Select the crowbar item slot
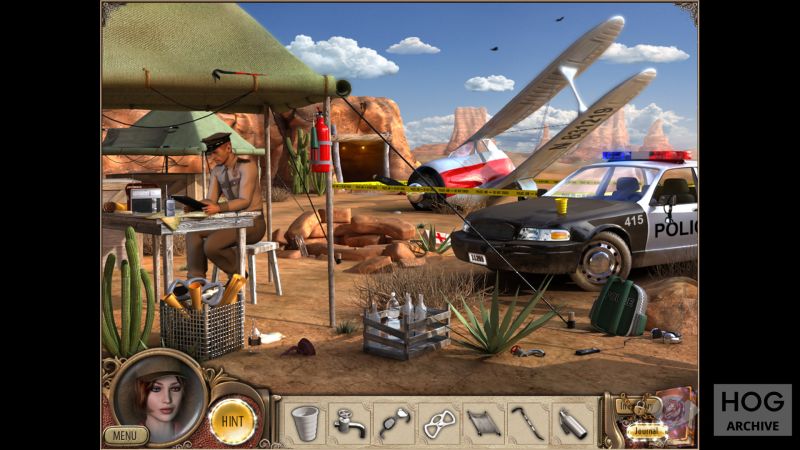Image resolution: width=800 pixels, height=450 pixels. coord(530,421)
